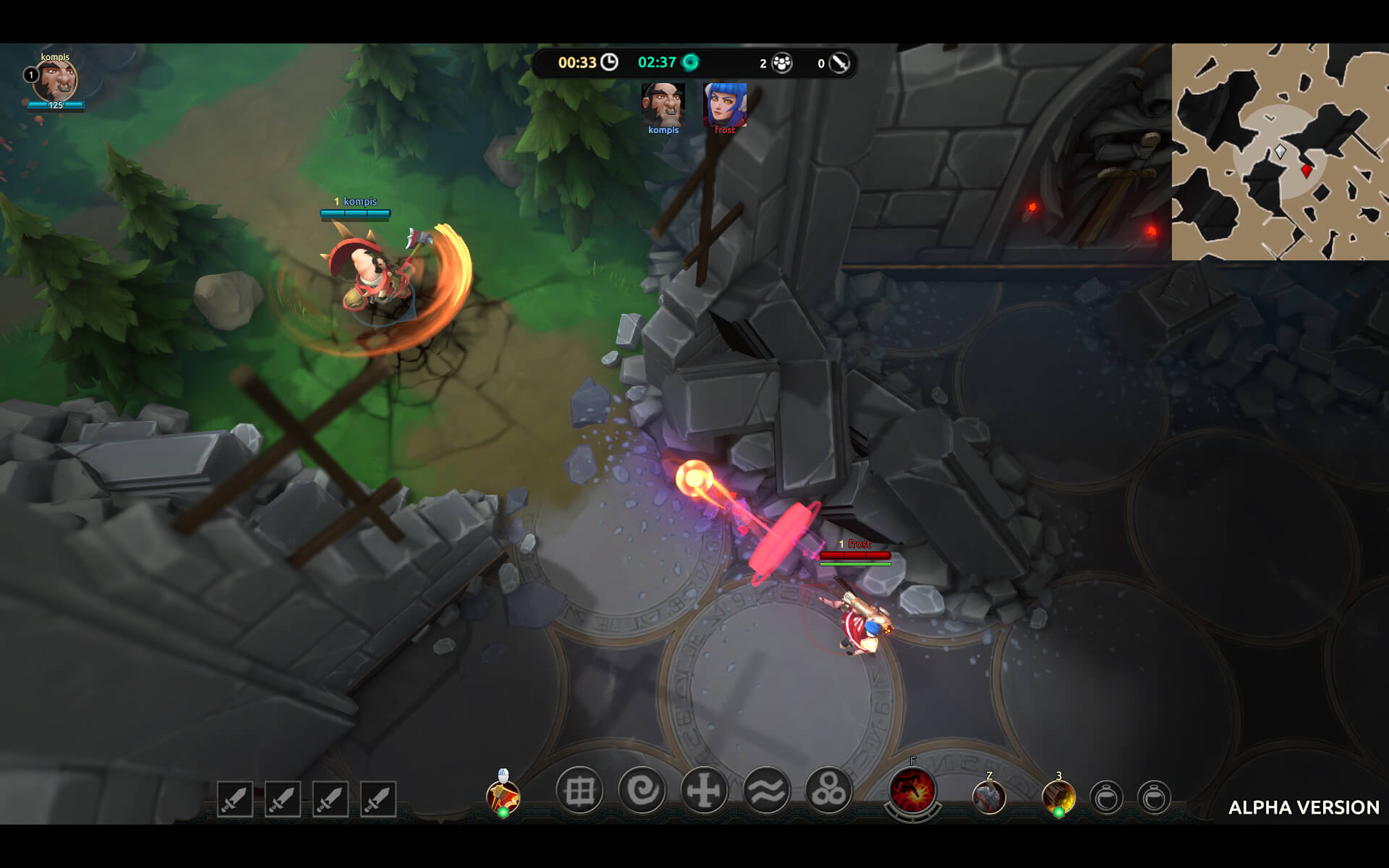Viewport: 1389px width, 868px height.
Task: Open the minimap in the corner
Action: tap(1280, 151)
